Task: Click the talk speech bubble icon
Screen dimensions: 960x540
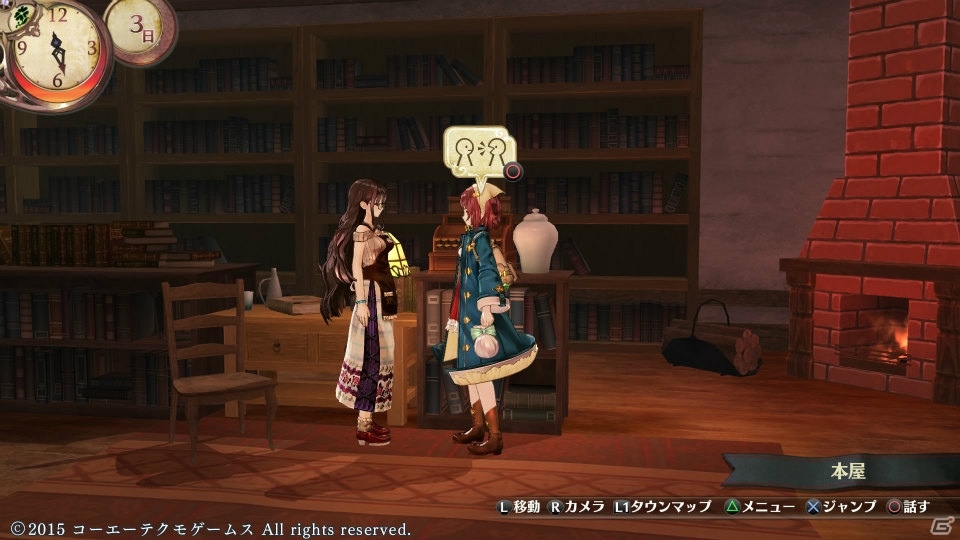Action: [474, 154]
